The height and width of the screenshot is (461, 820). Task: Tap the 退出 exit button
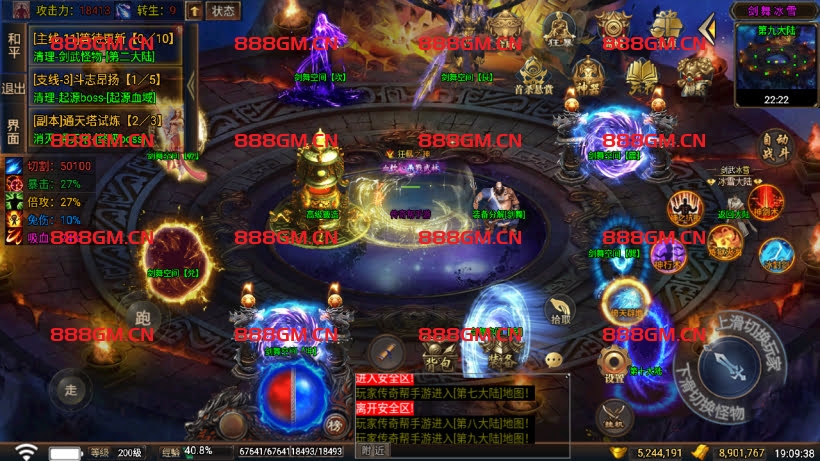click(x=14, y=89)
